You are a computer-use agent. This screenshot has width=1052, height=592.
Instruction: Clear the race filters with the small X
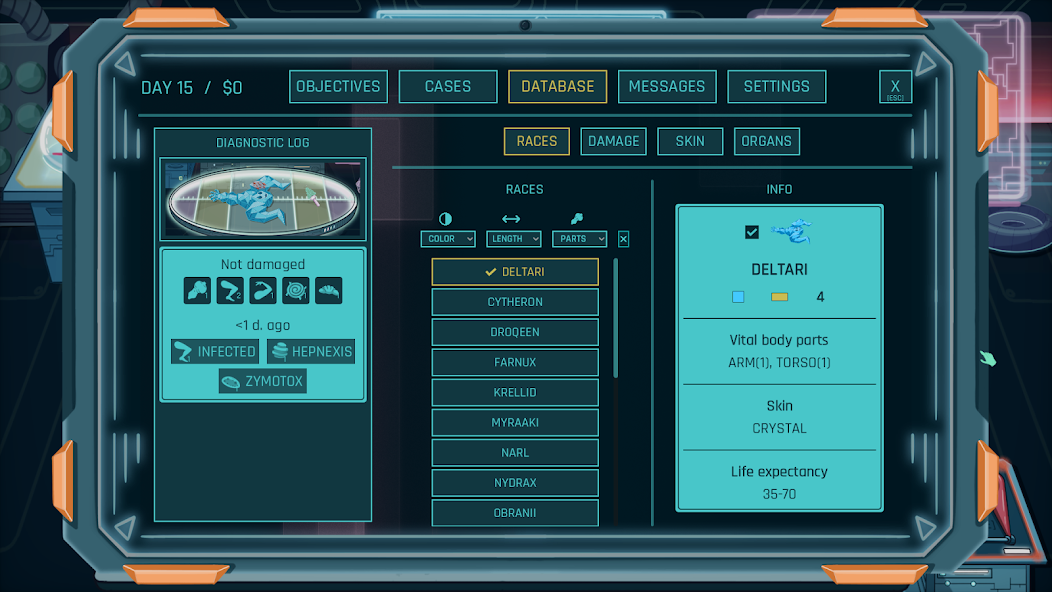[x=623, y=239]
